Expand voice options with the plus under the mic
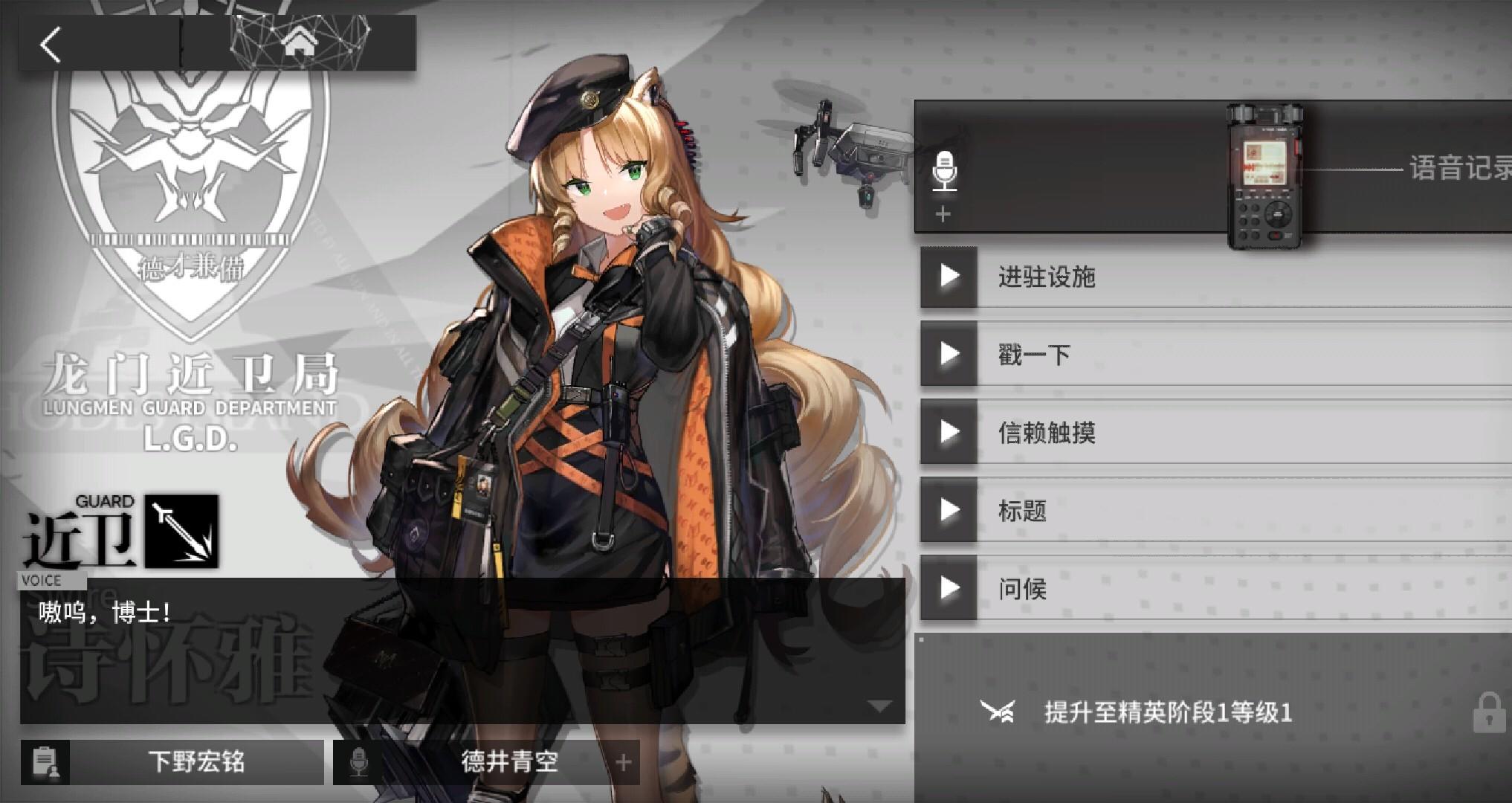Screen dimensions: 1512x803 click(943, 215)
